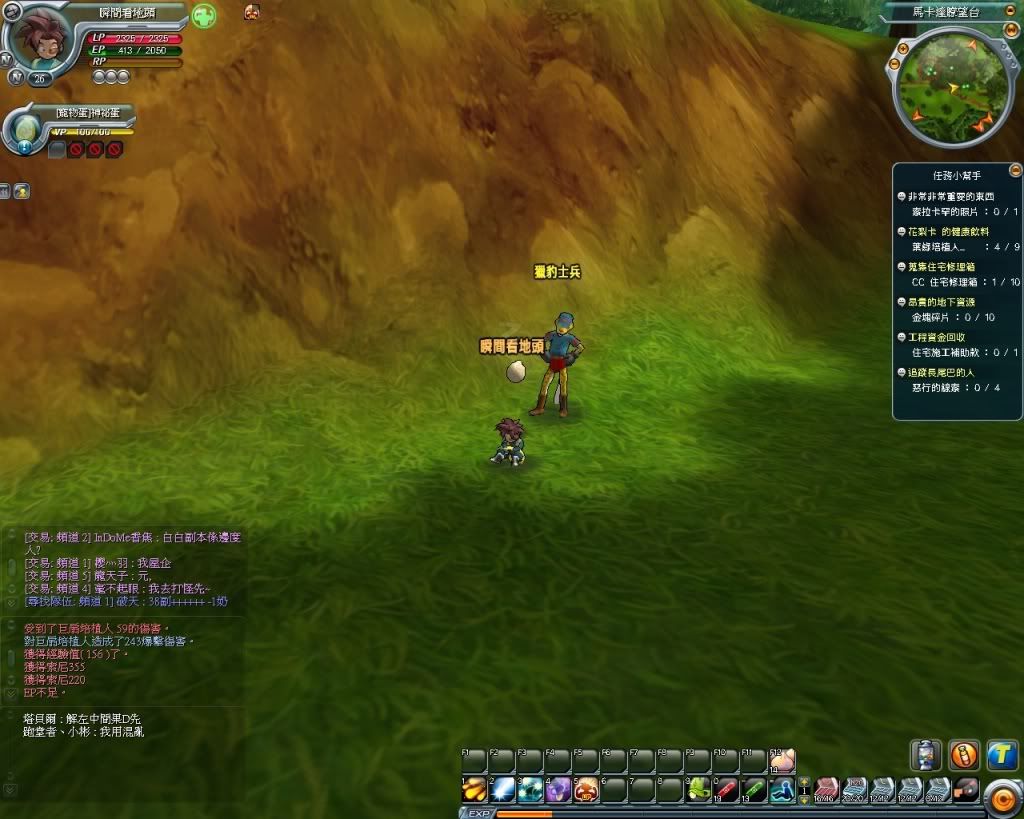This screenshot has height=819, width=1024.
Task: Open the pet egg portrait panel
Action: click(26, 128)
